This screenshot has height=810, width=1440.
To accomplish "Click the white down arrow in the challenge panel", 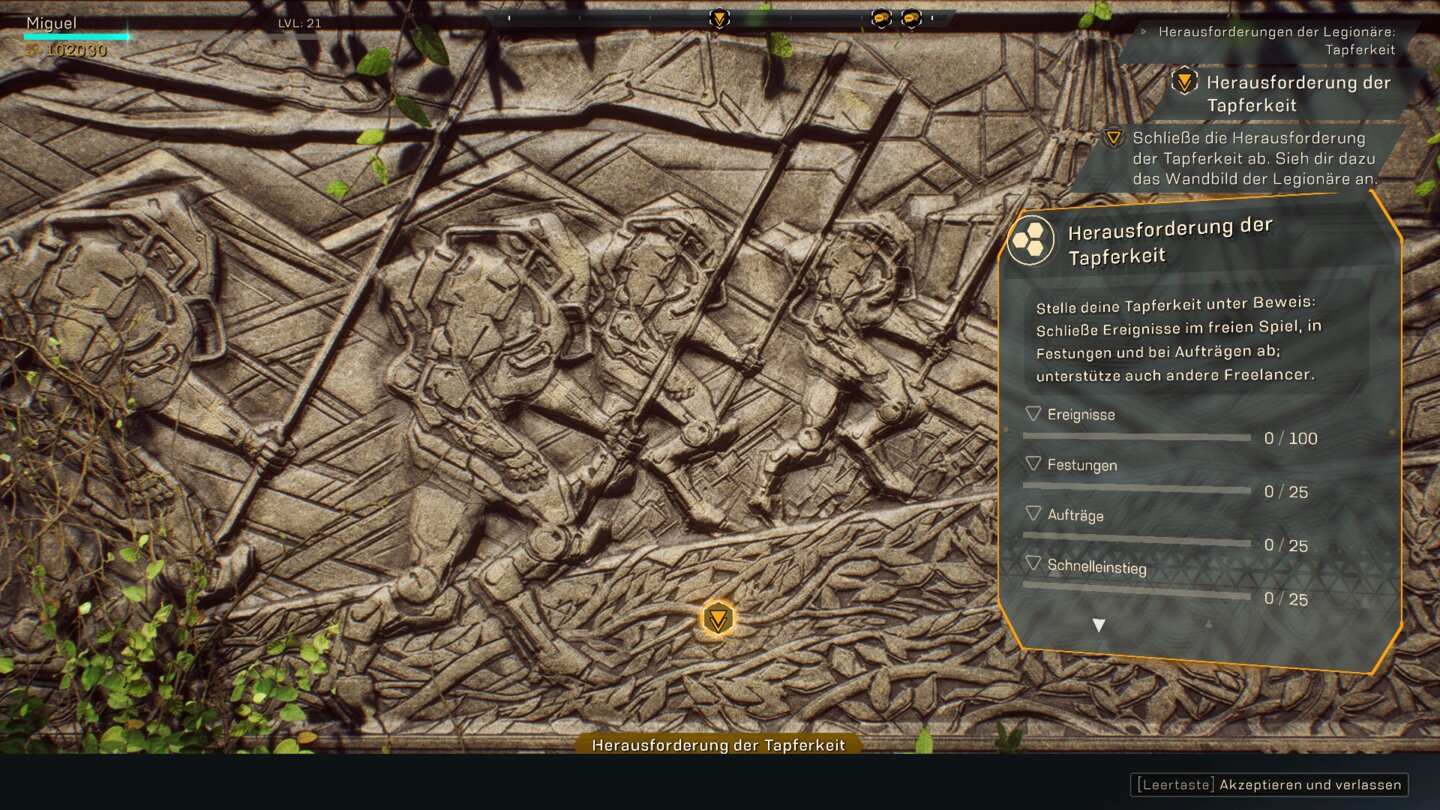I will coord(1098,626).
